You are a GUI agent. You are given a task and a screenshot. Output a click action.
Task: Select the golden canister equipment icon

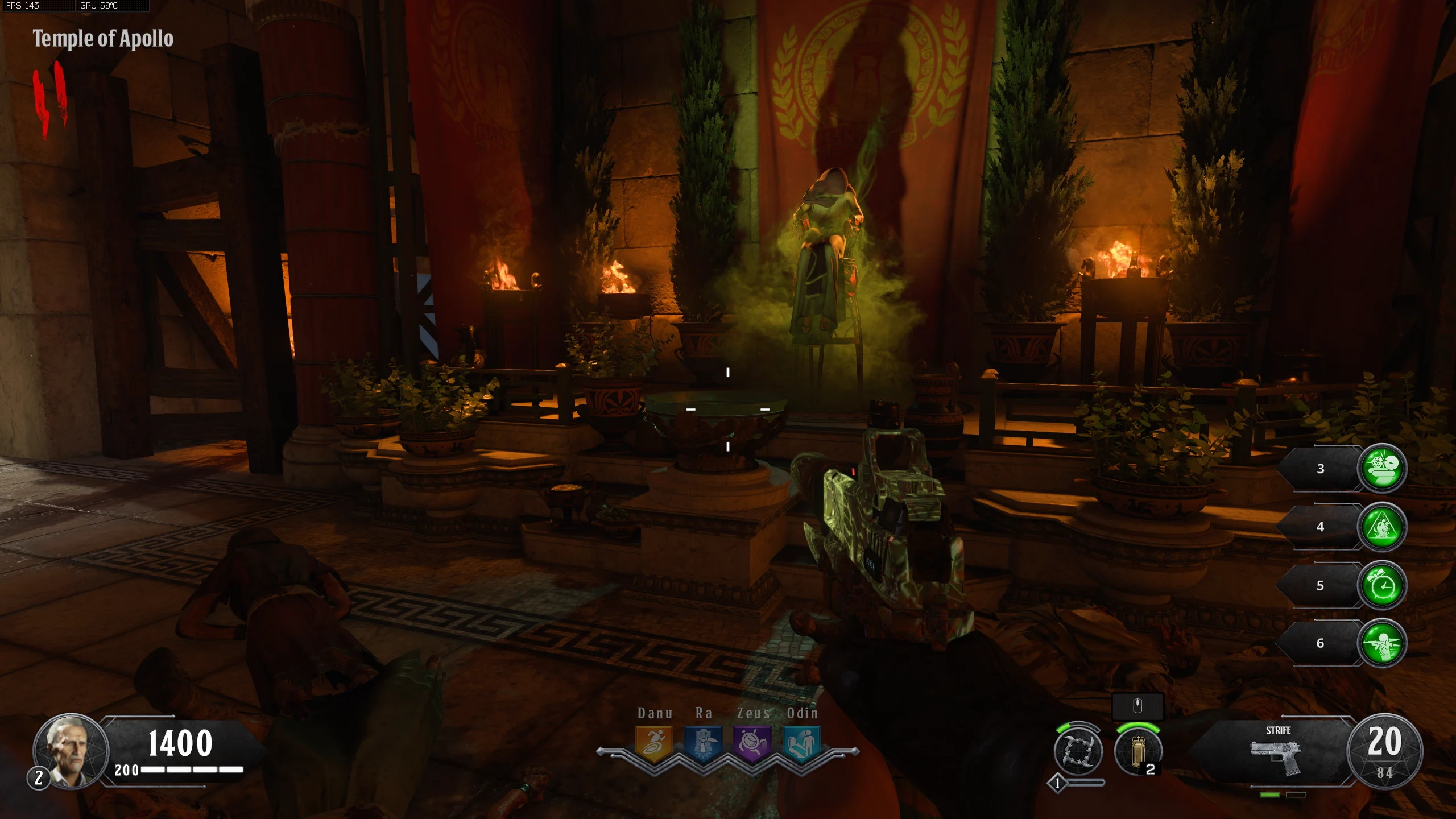[1137, 752]
